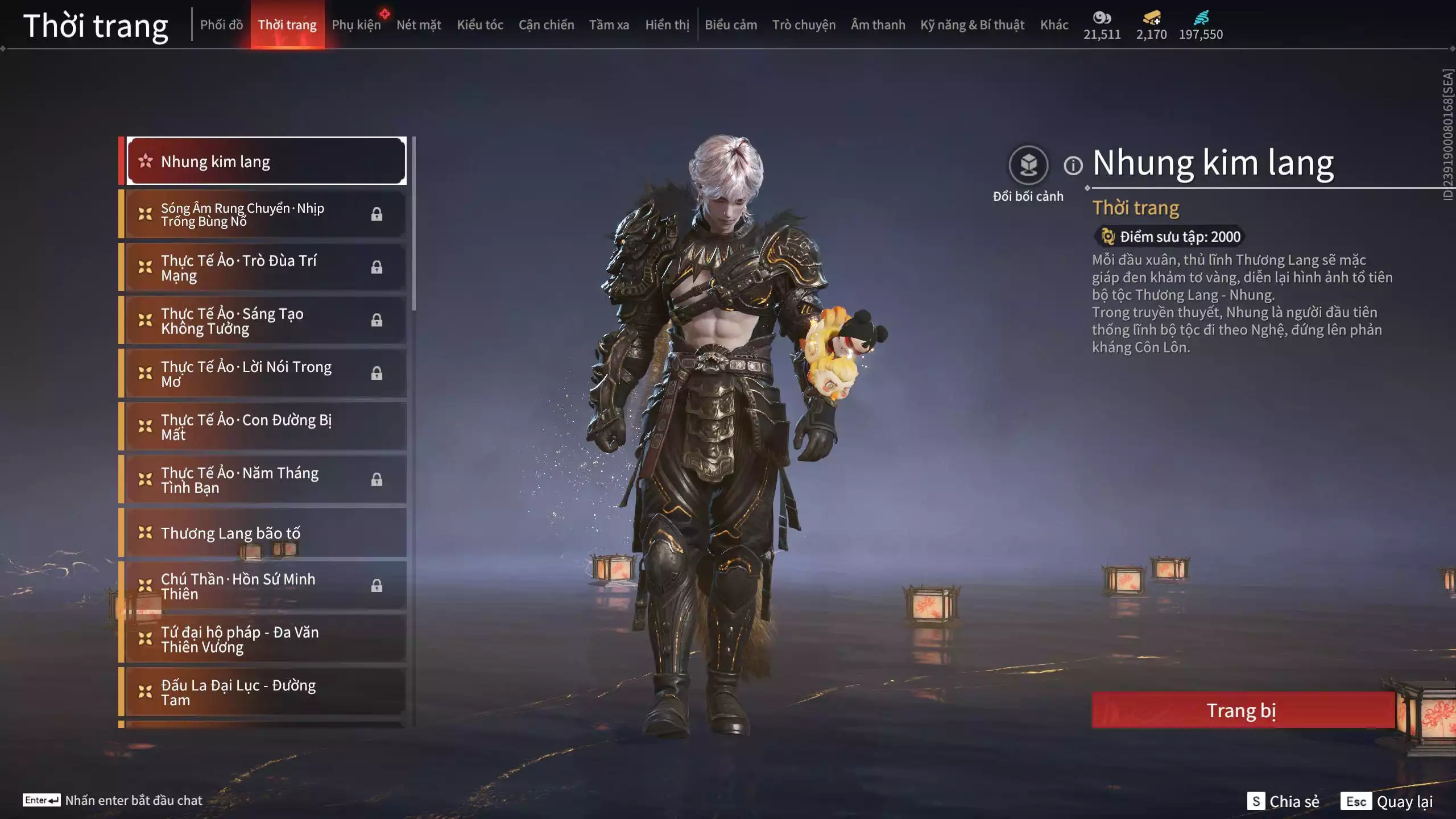Image resolution: width=1456 pixels, height=819 pixels.
Task: Switch to the Phối đồ tab
Action: [221, 25]
